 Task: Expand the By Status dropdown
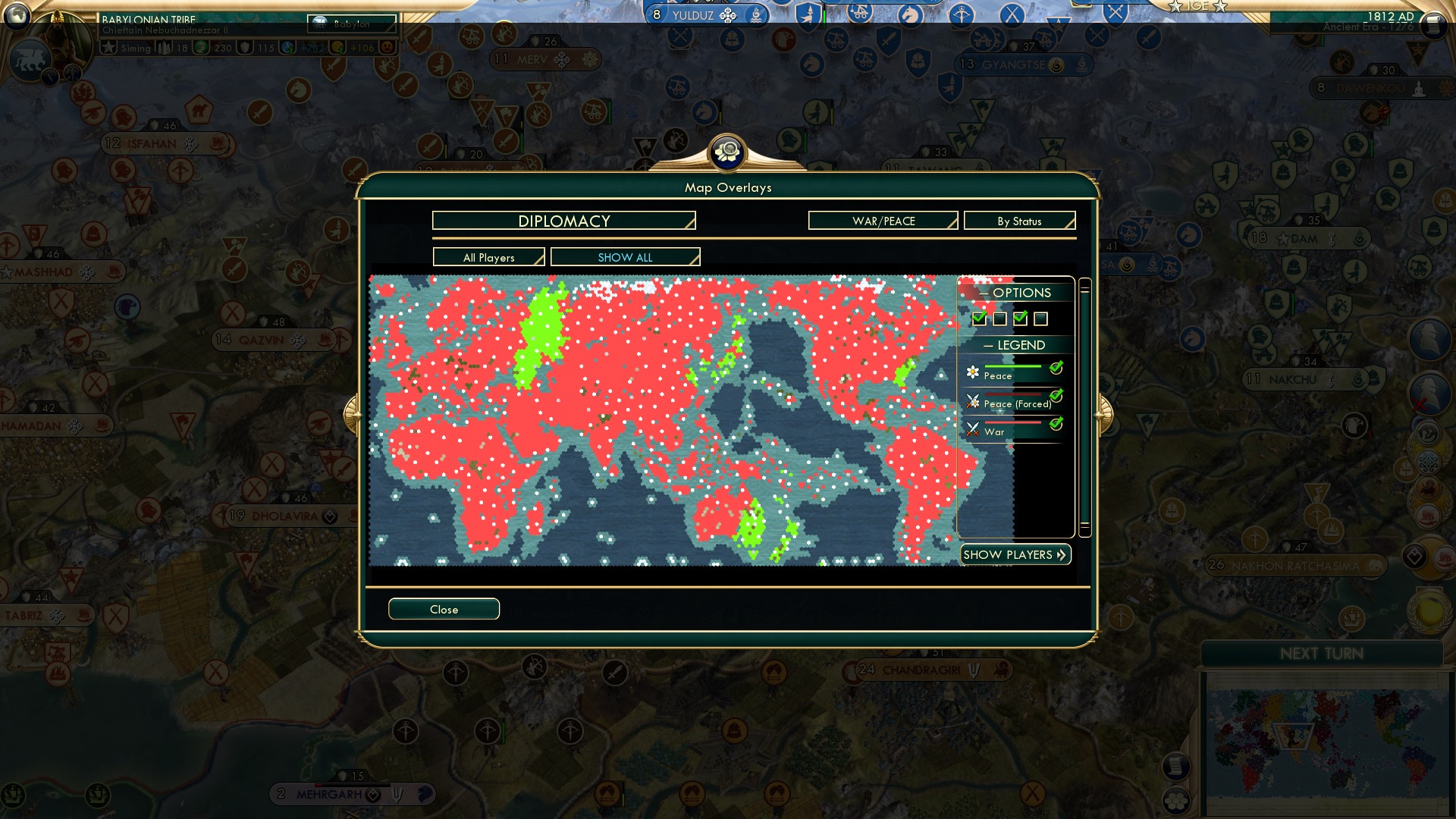(x=1019, y=221)
